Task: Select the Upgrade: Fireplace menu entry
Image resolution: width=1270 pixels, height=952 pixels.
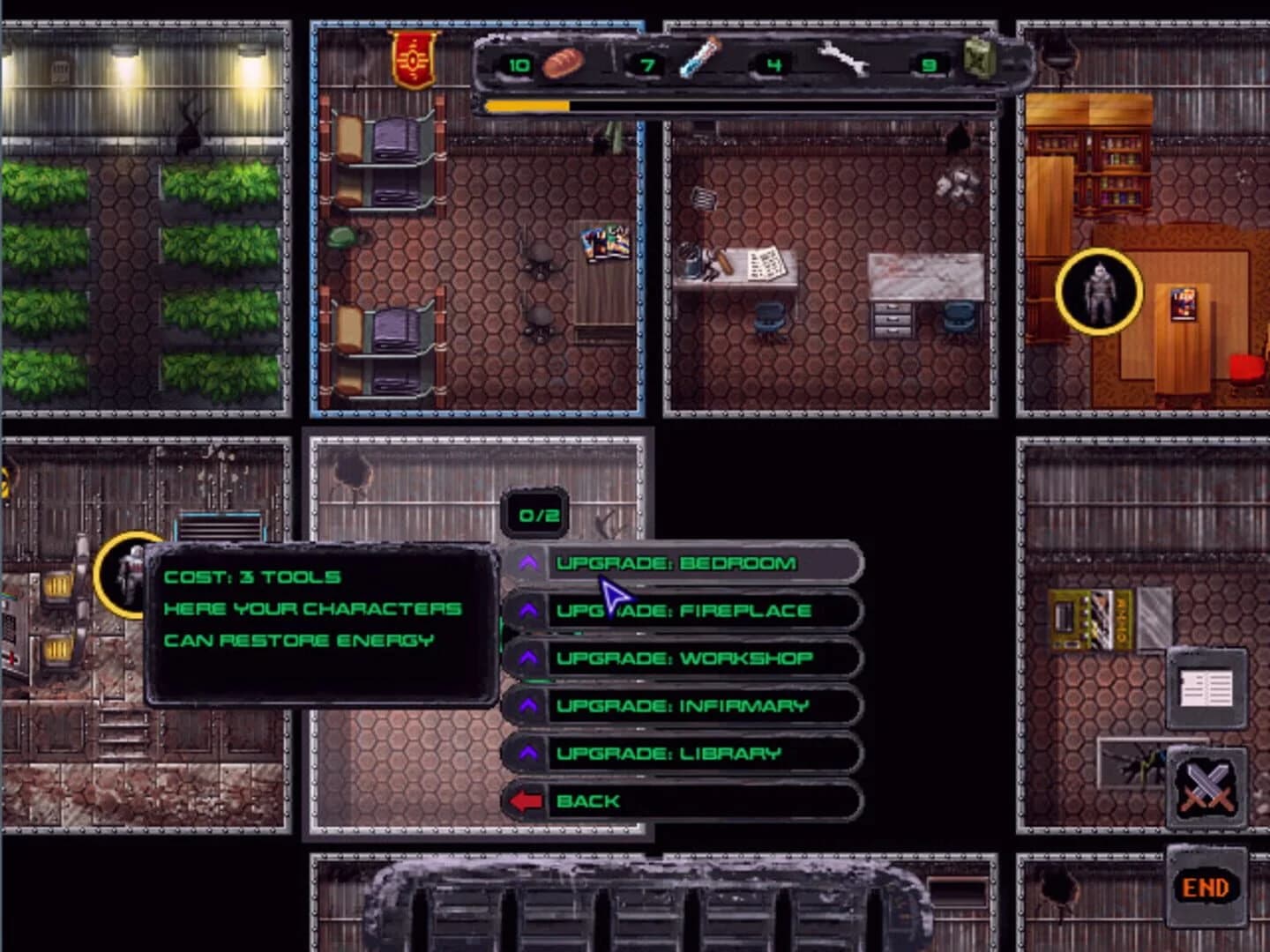Action: coord(686,610)
